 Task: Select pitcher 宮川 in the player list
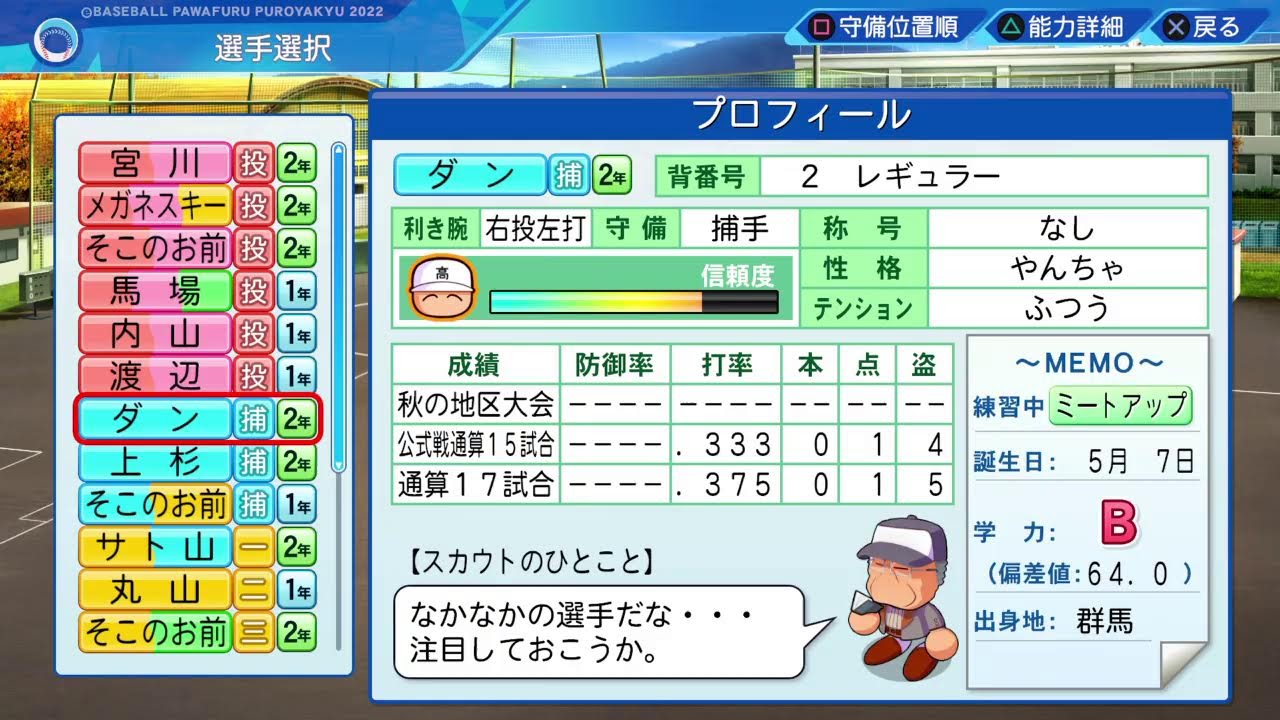(156, 163)
